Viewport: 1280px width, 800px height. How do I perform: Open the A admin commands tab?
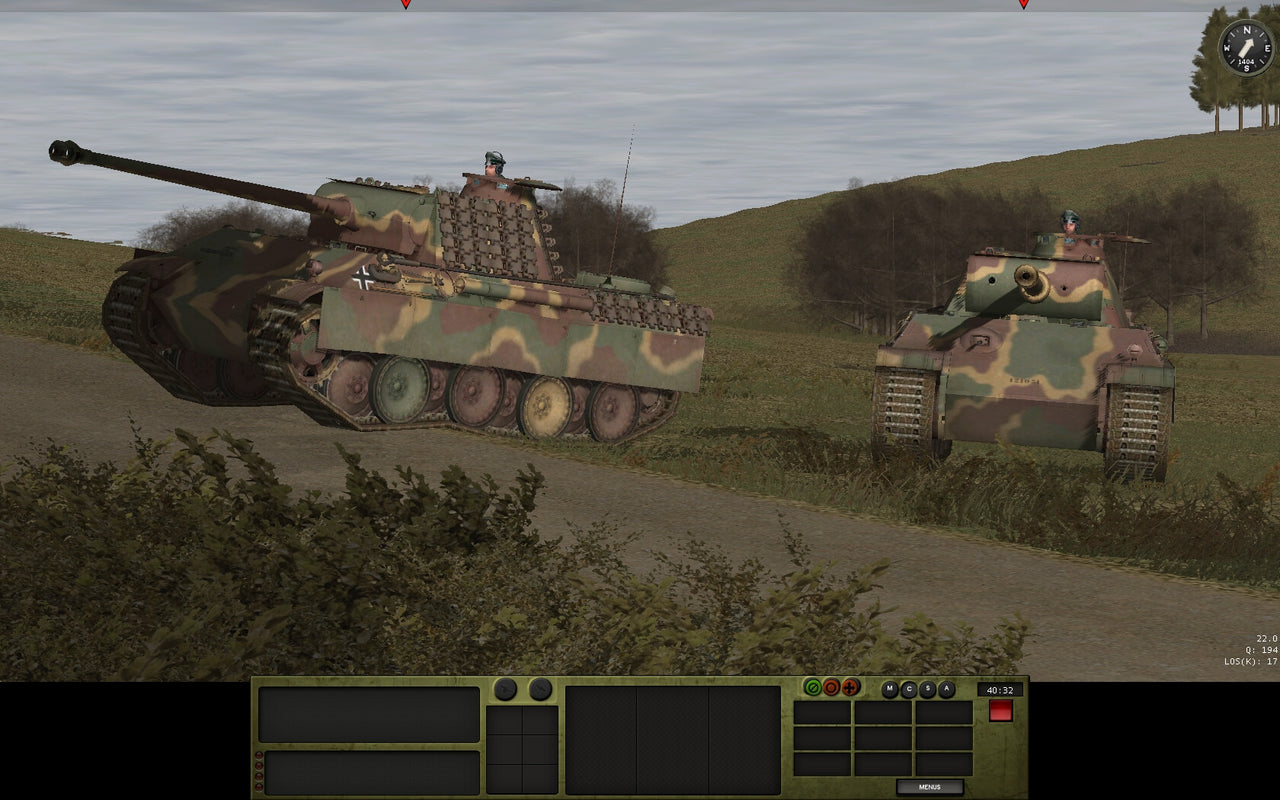point(946,688)
